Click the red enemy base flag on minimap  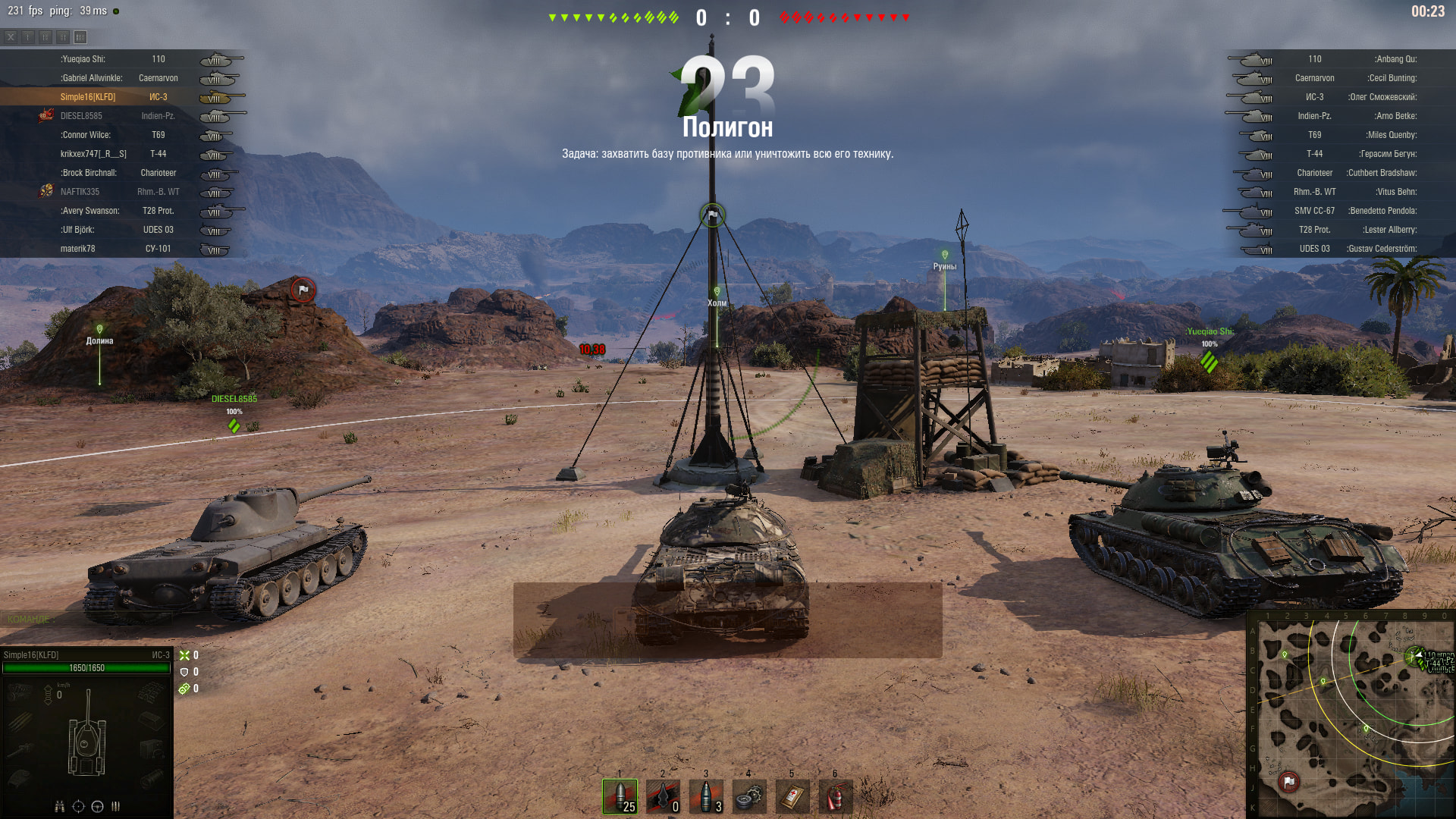coord(1289,781)
